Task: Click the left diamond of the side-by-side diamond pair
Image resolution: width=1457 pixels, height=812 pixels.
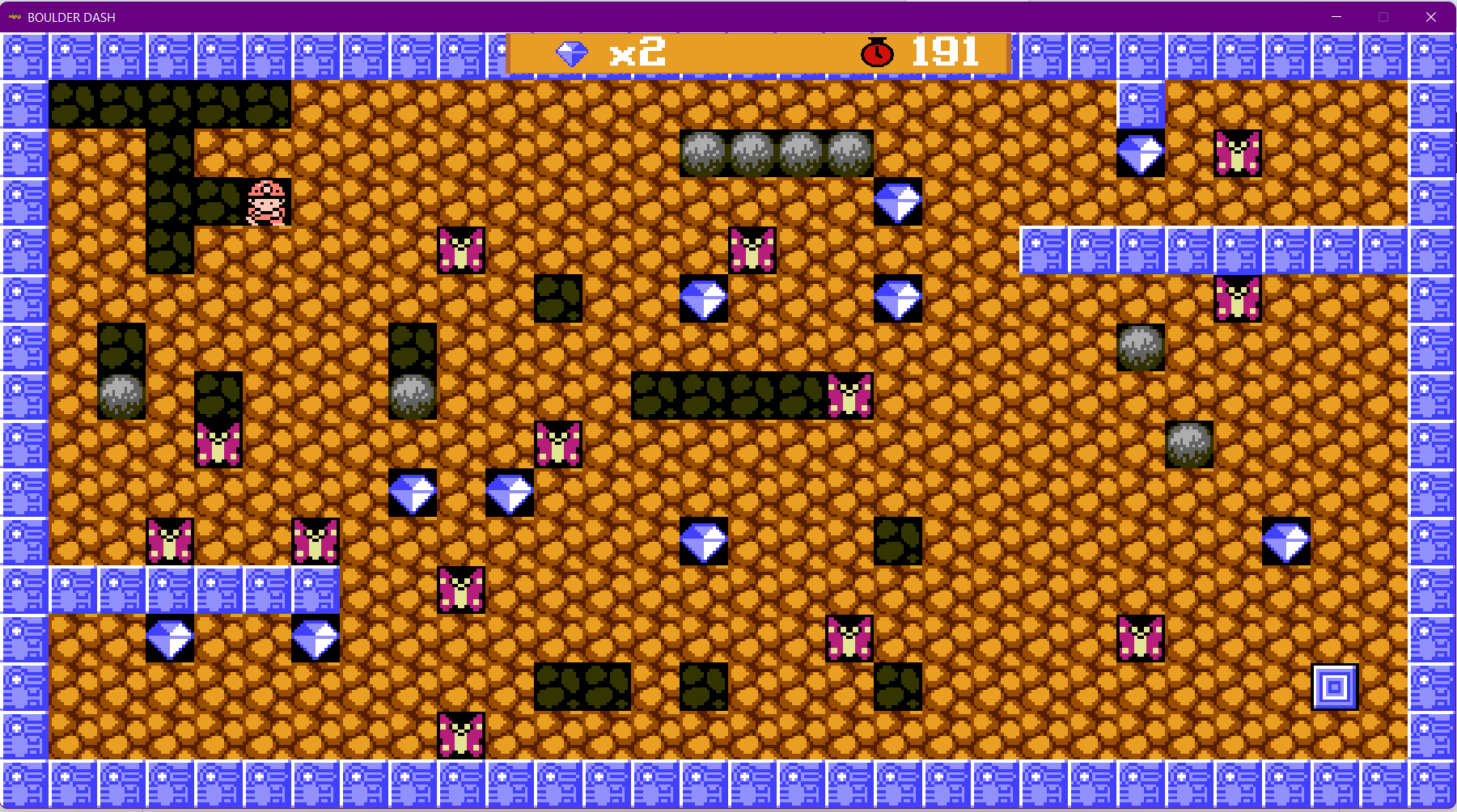Action: pyautogui.click(x=413, y=492)
